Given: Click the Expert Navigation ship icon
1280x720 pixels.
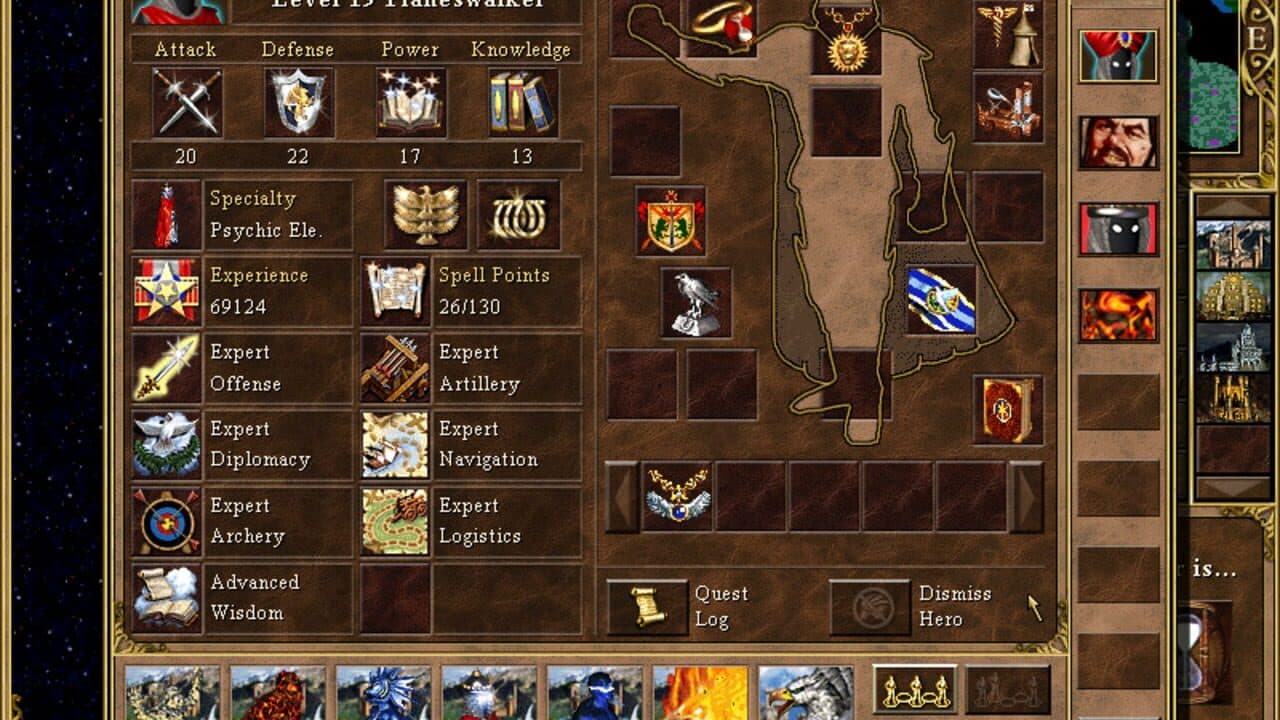Looking at the screenshot, I should point(397,445).
